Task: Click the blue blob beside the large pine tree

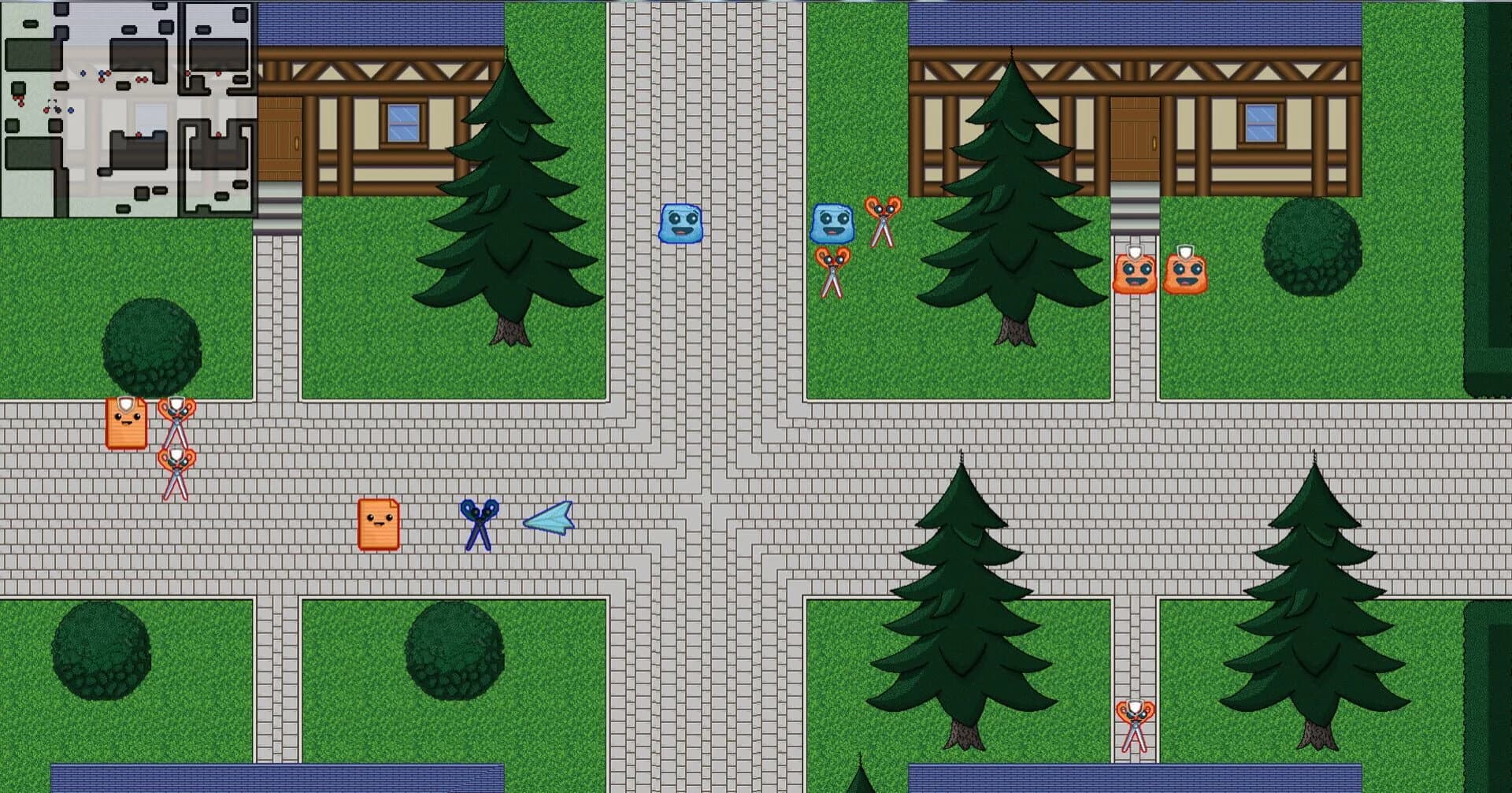Action: pyautogui.click(x=832, y=223)
